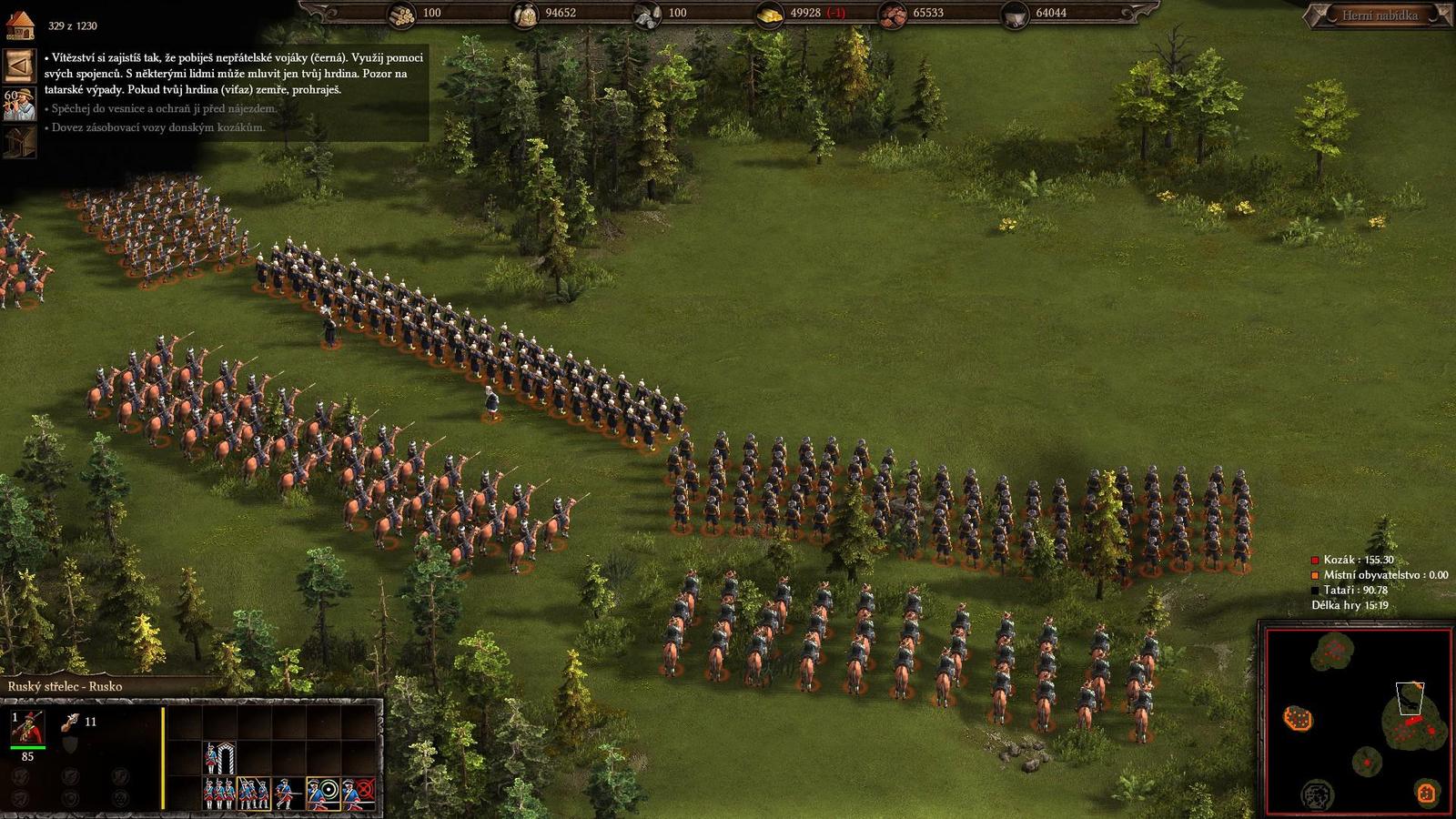1456x819 pixels.
Task: Select the charging bayonet soldier command
Action: tap(288, 794)
